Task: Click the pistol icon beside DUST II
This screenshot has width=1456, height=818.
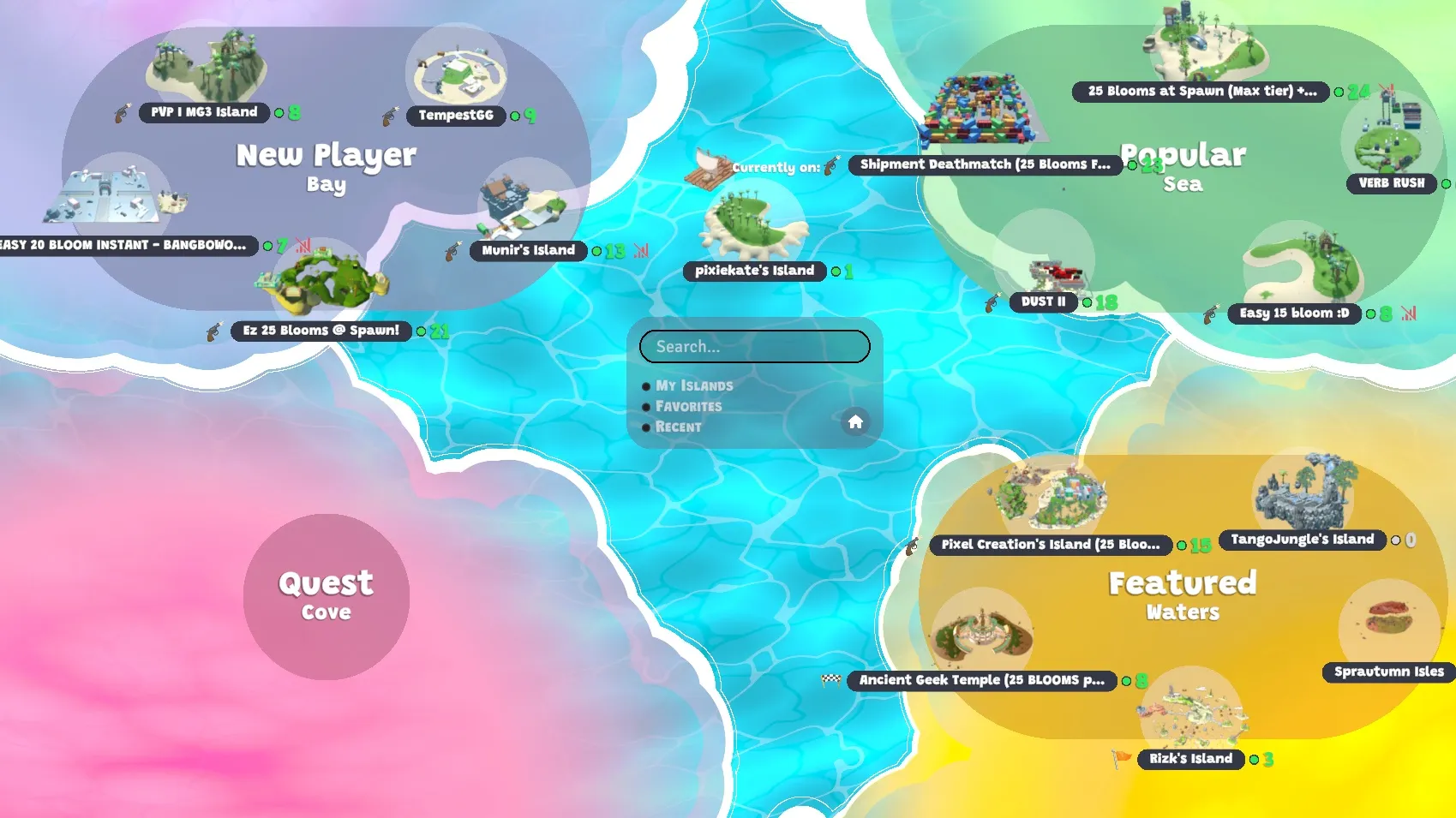Action: click(992, 302)
